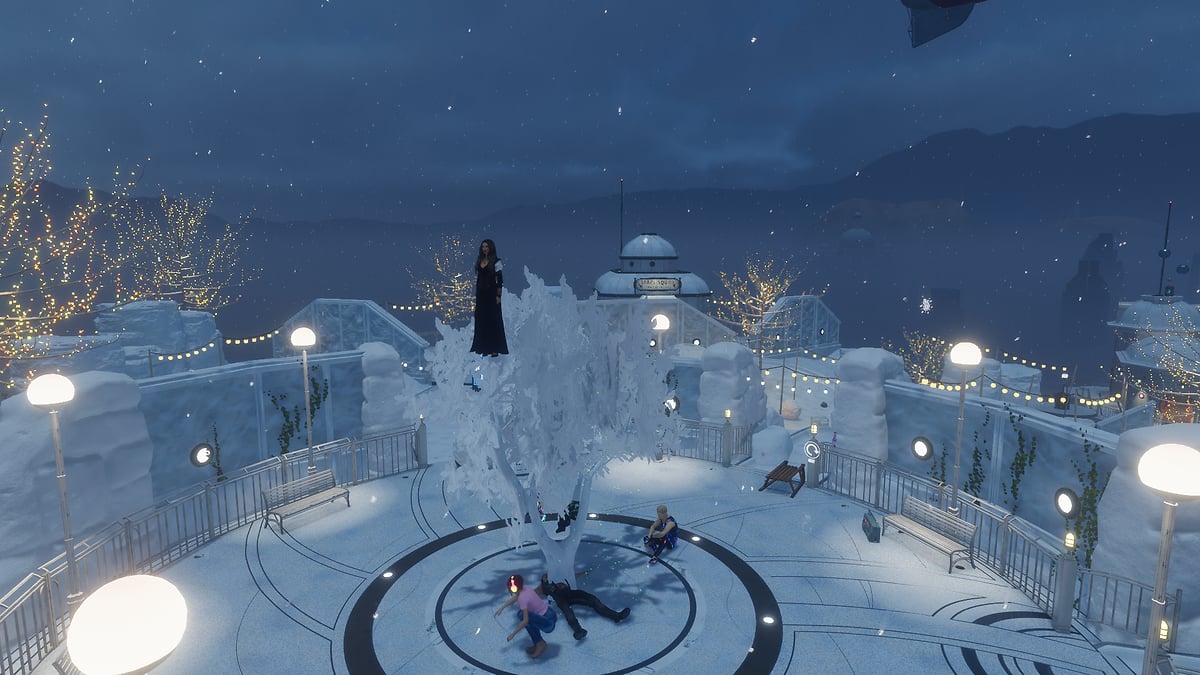Click the circular arrow interaction marker

(812, 450)
